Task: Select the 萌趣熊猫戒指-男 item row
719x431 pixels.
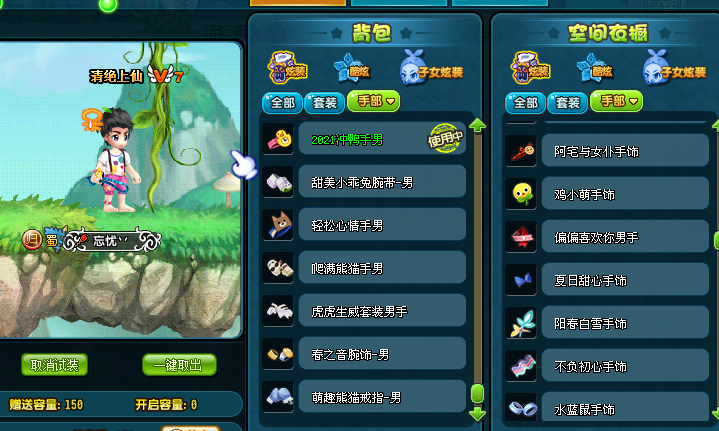Action: [364, 397]
